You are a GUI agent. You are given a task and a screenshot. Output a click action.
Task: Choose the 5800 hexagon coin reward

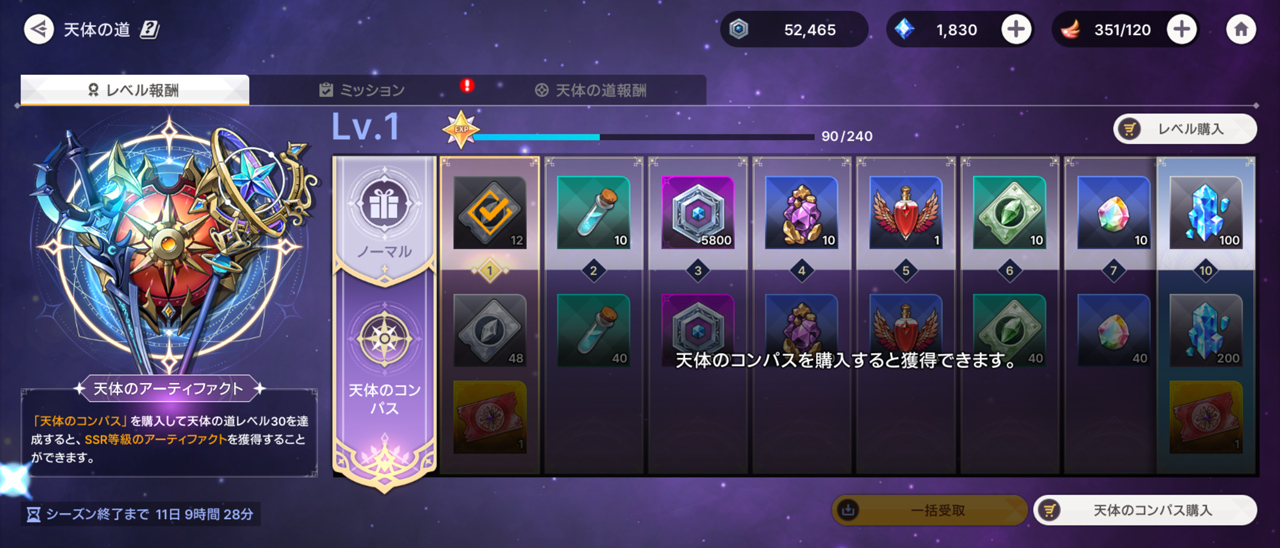[698, 212]
